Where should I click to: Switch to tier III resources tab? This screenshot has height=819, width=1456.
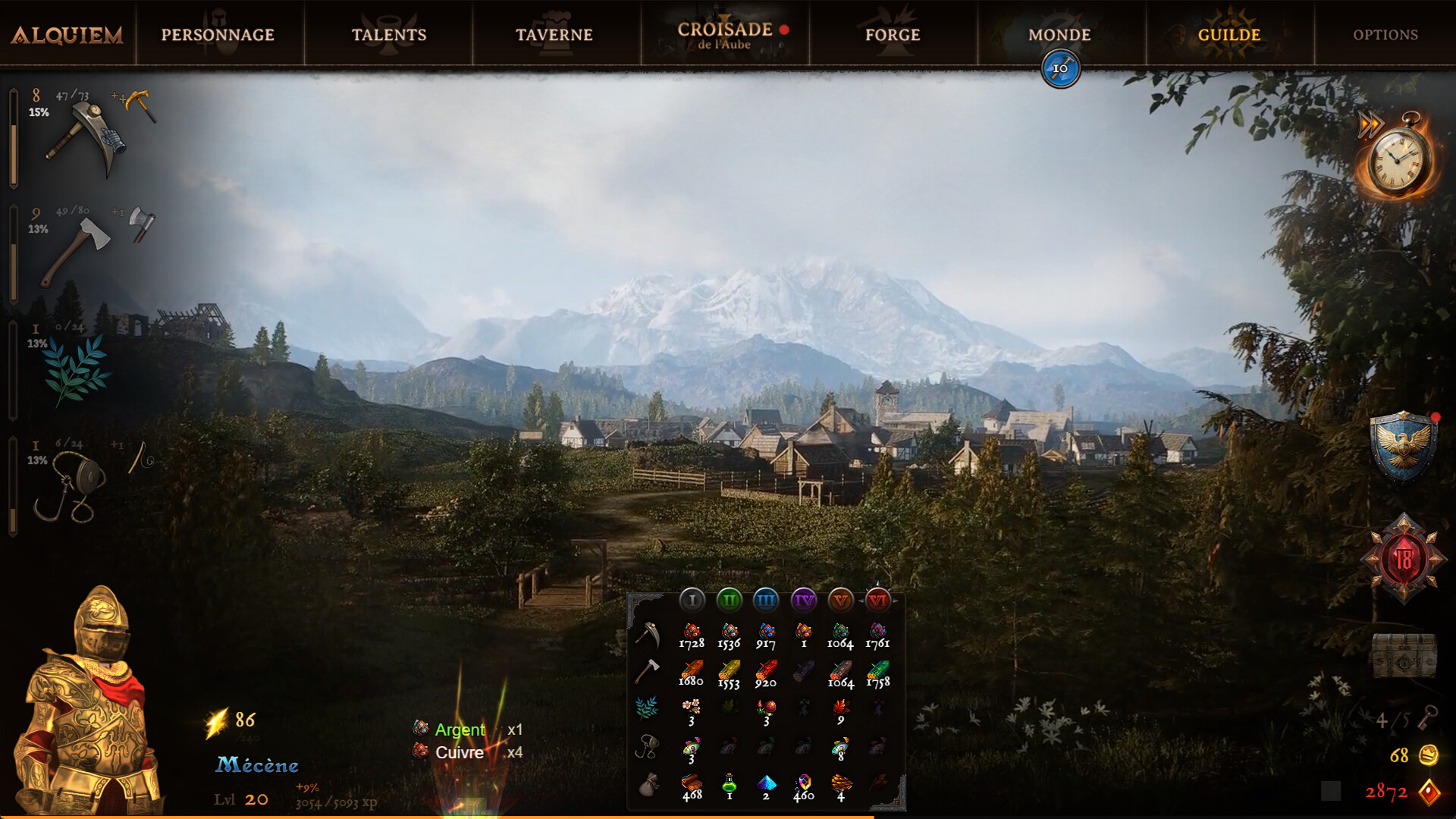(766, 601)
